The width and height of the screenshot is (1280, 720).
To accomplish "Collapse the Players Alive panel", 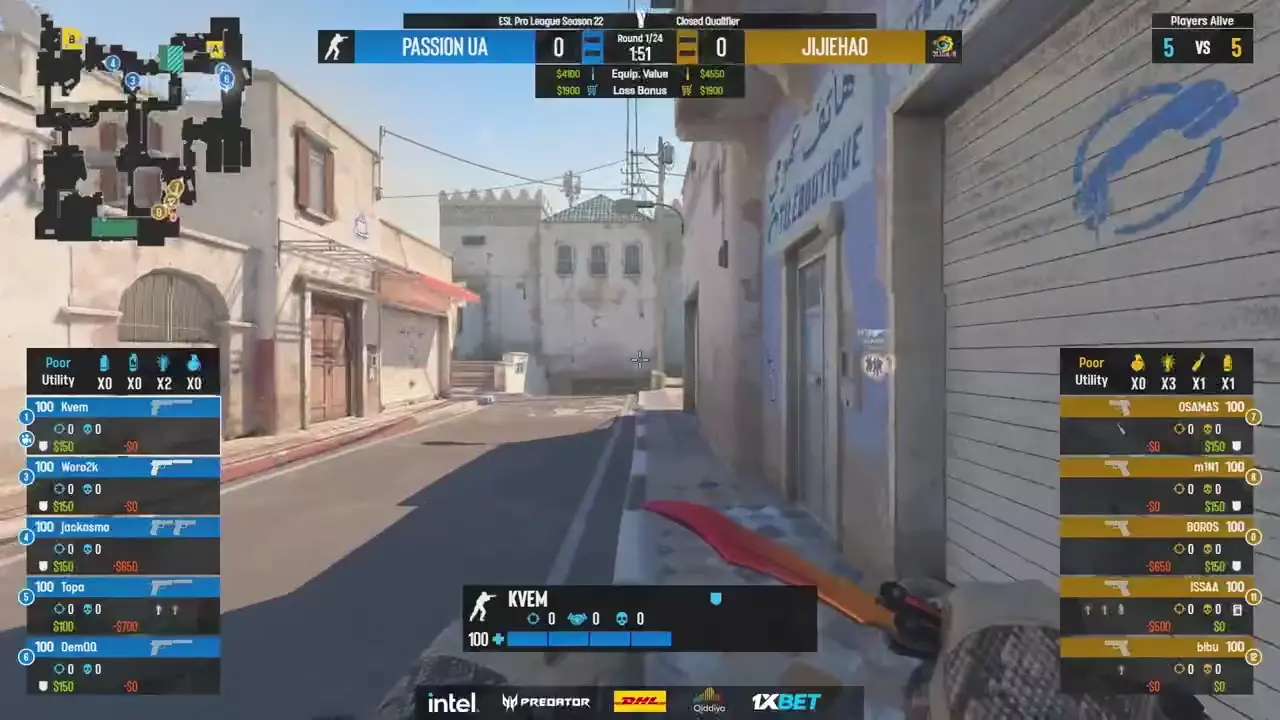I will tap(1202, 20).
